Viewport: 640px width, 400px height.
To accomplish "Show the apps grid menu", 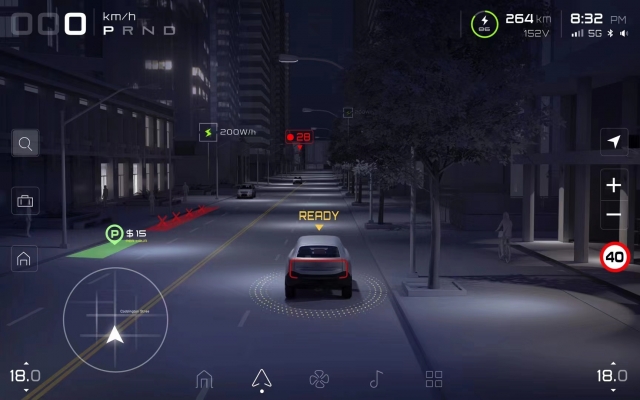I will point(434,379).
